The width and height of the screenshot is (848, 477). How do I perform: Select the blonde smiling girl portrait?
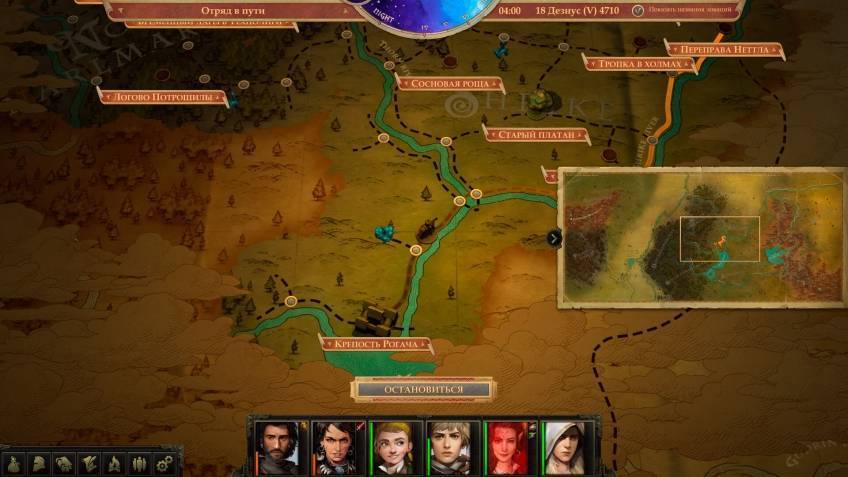tap(392, 446)
